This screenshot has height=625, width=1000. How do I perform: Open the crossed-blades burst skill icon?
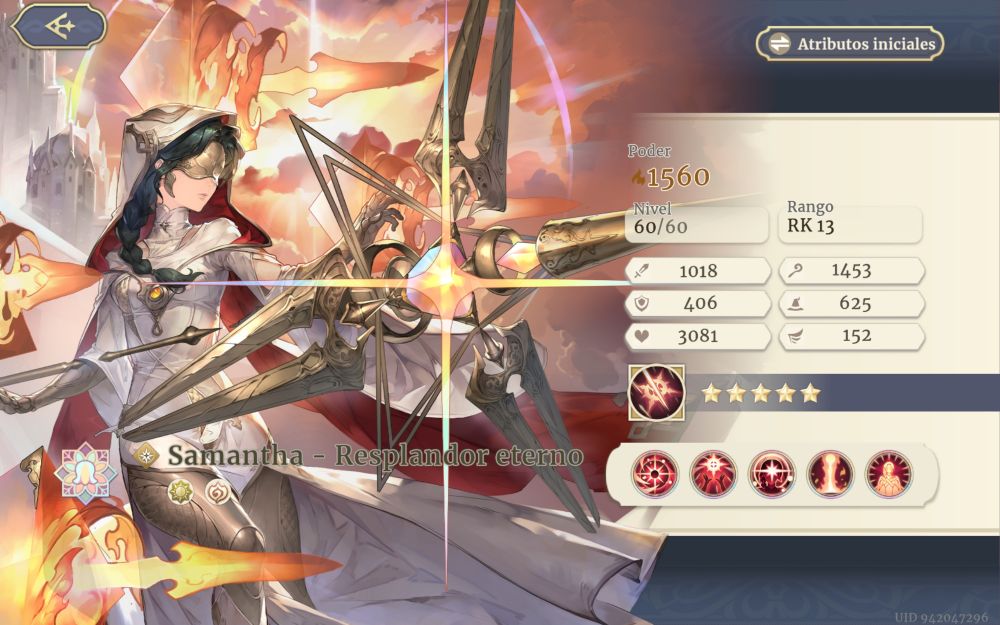click(656, 392)
